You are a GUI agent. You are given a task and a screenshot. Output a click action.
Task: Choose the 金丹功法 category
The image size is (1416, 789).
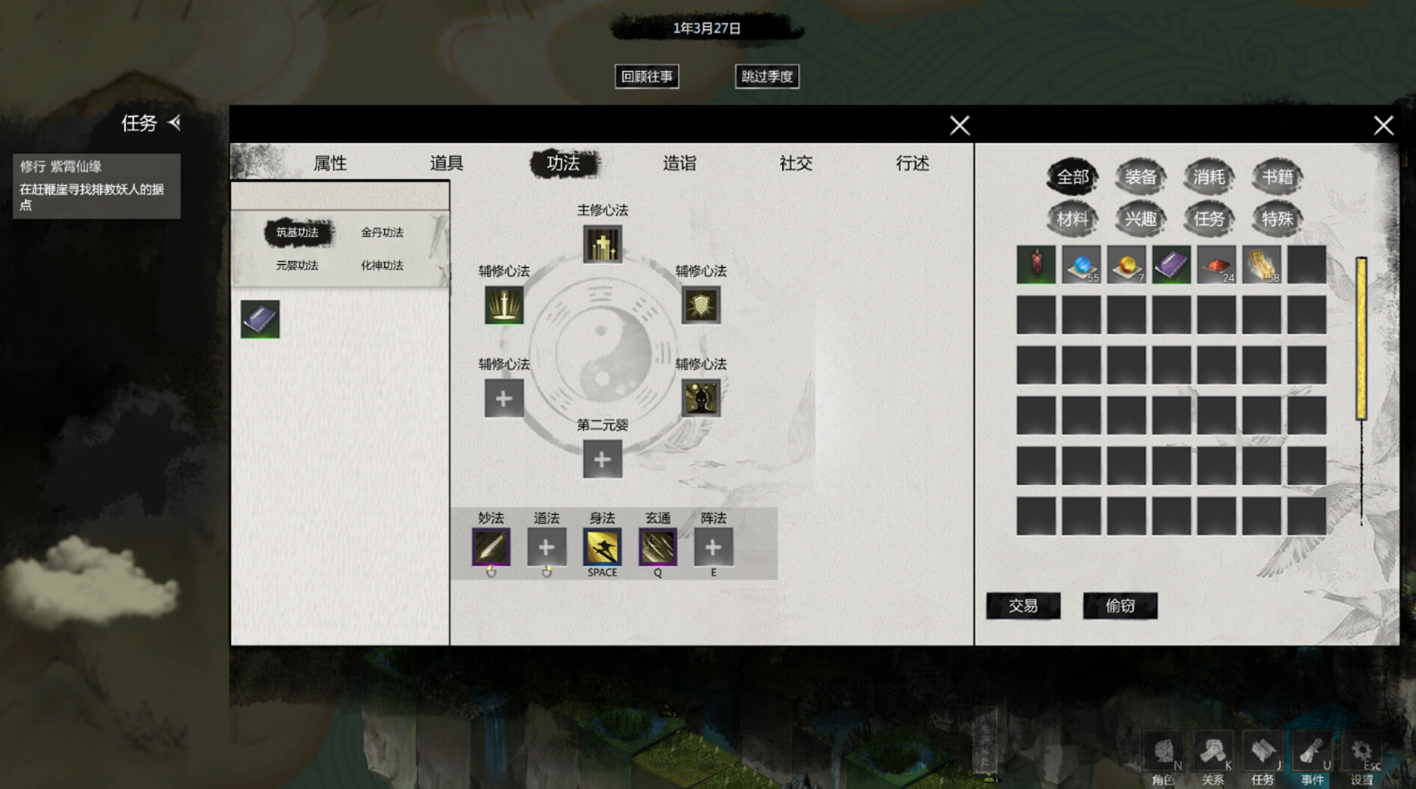point(382,233)
